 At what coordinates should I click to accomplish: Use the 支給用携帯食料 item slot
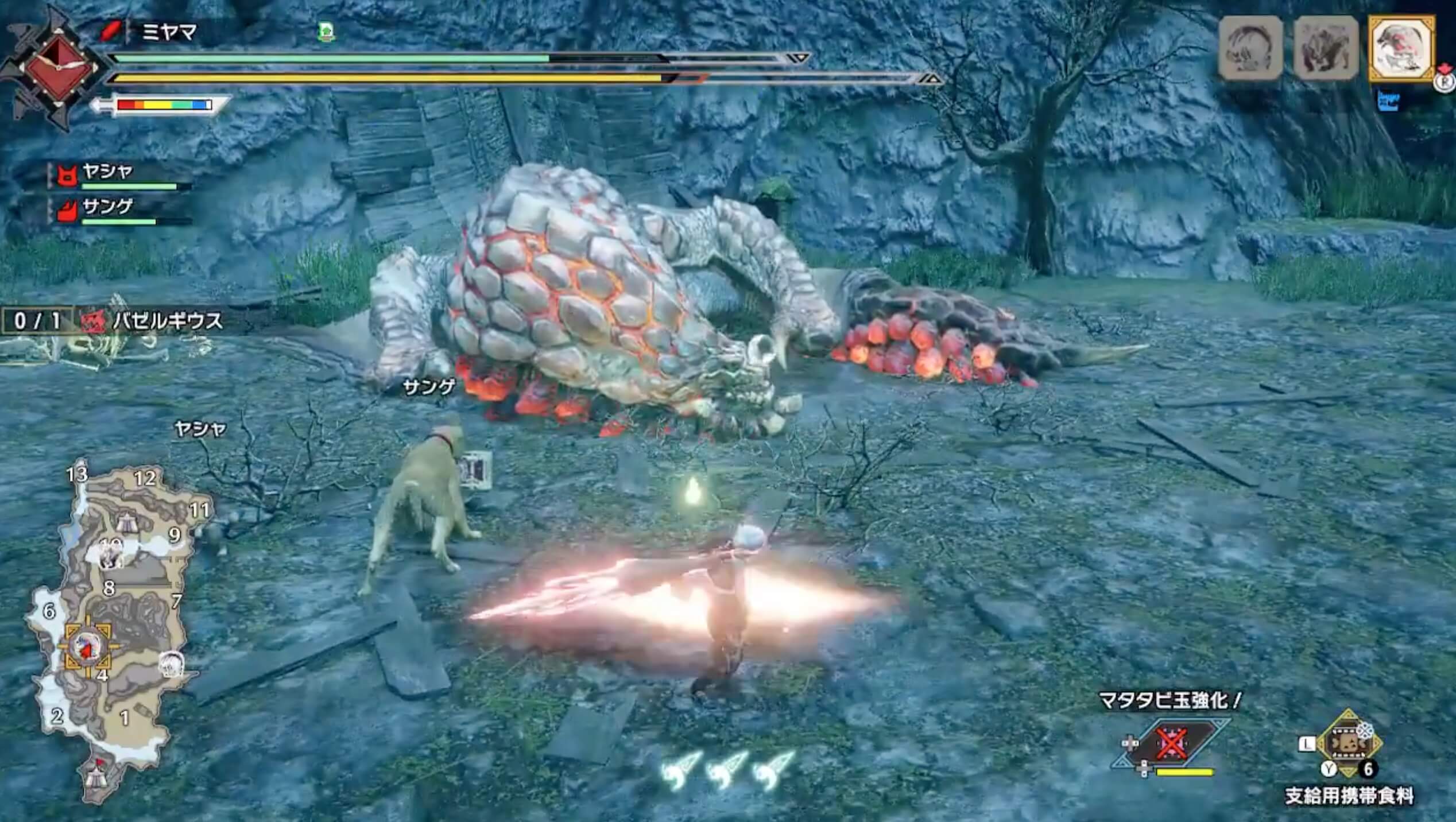tap(1349, 744)
